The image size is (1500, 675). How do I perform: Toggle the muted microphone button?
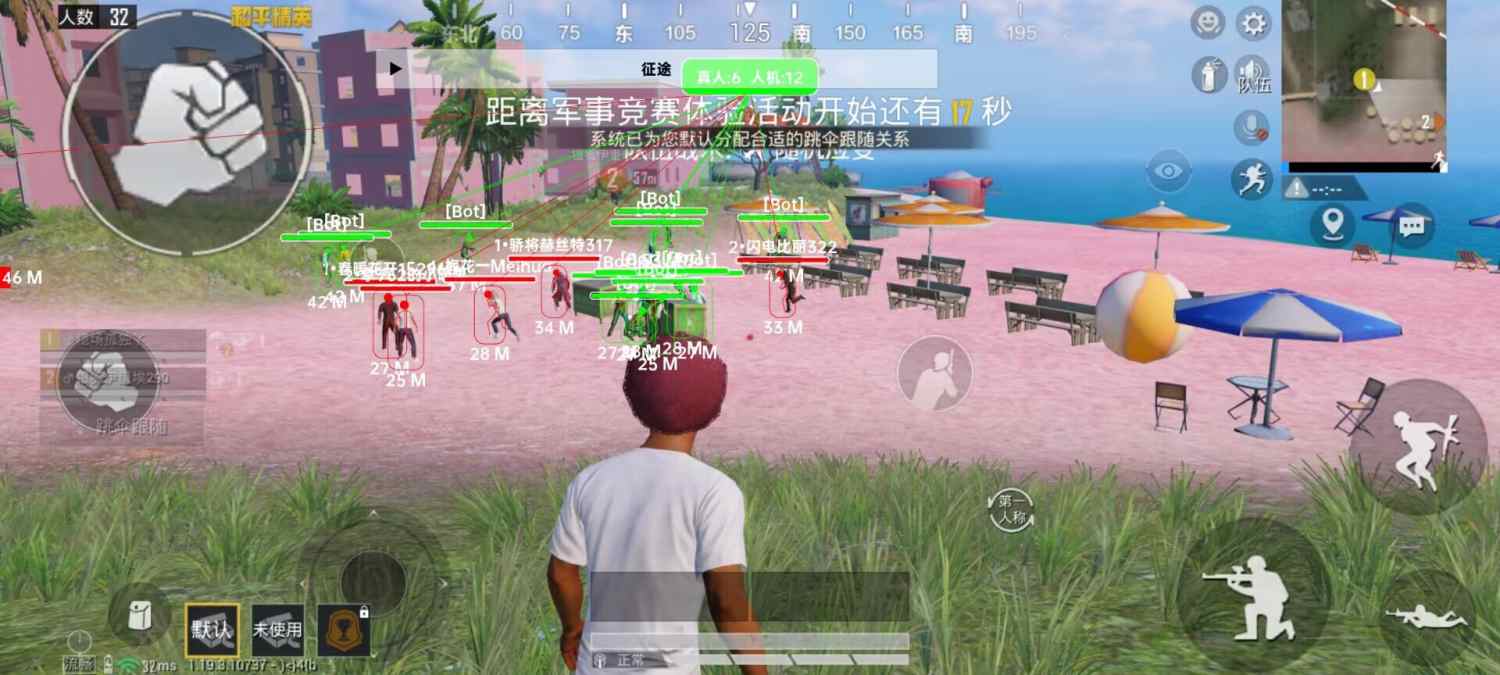point(1251,126)
